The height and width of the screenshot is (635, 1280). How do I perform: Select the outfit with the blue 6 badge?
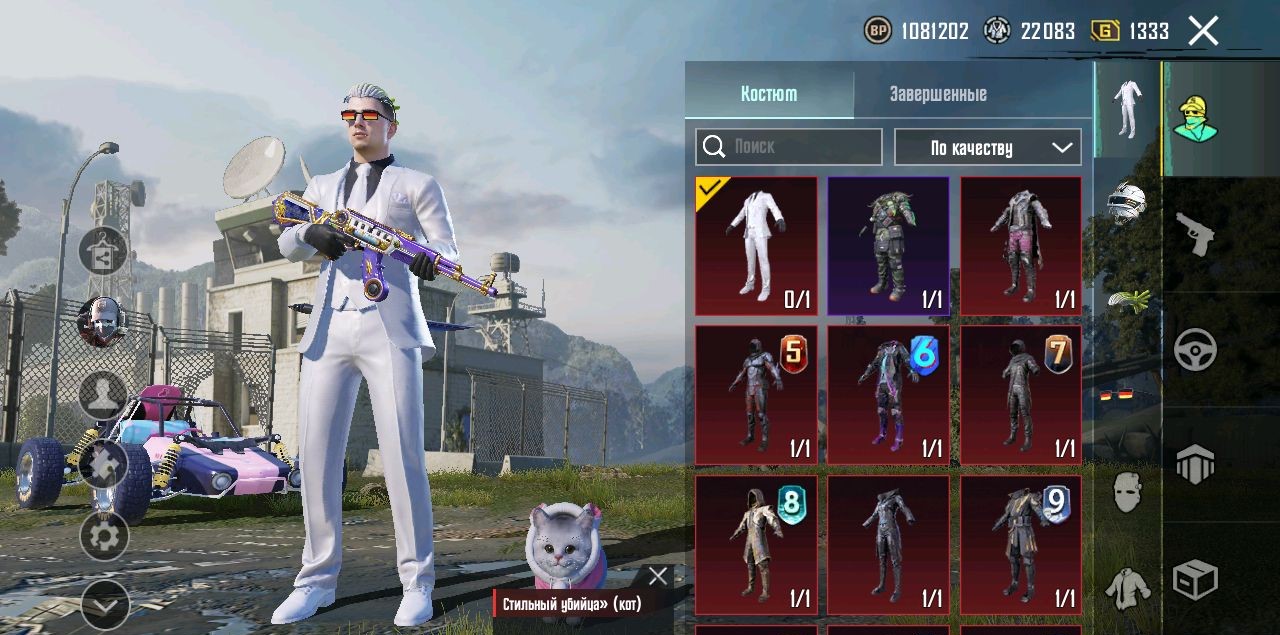click(888, 395)
